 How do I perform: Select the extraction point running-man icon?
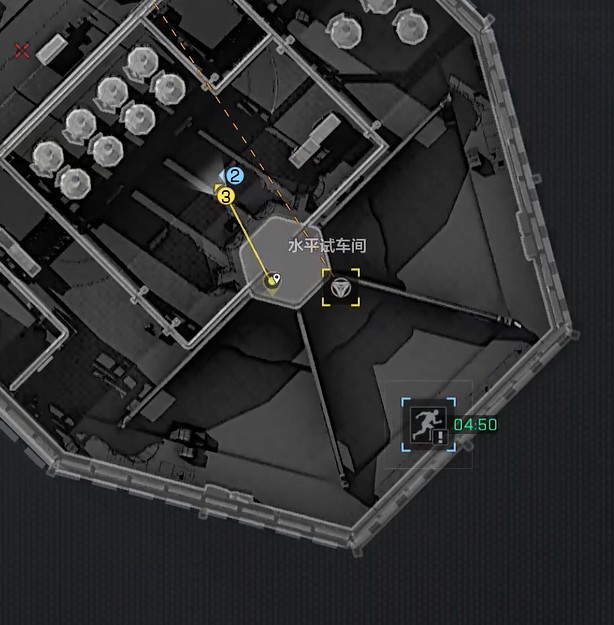pyautogui.click(x=429, y=424)
